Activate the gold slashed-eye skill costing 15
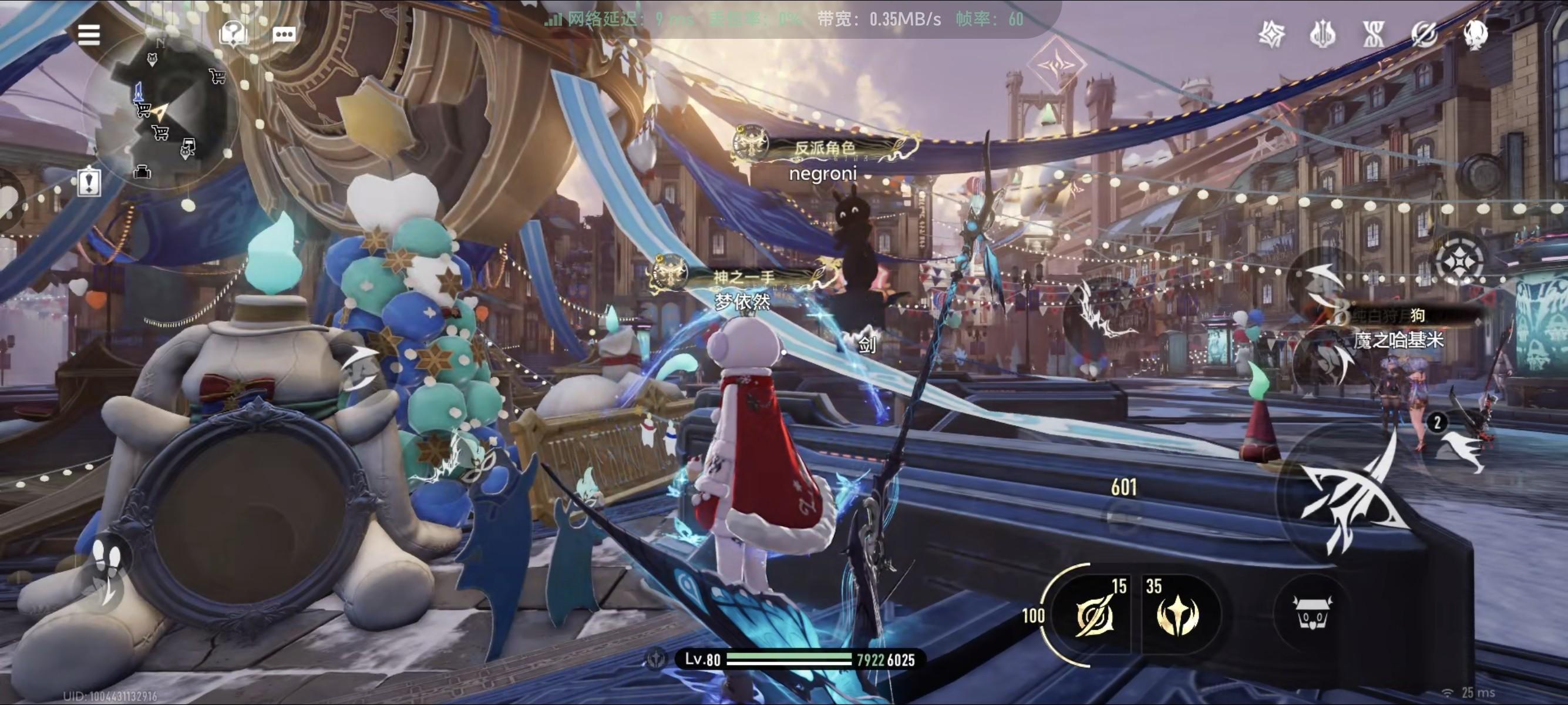Viewport: 1568px width, 705px height. click(x=1094, y=615)
